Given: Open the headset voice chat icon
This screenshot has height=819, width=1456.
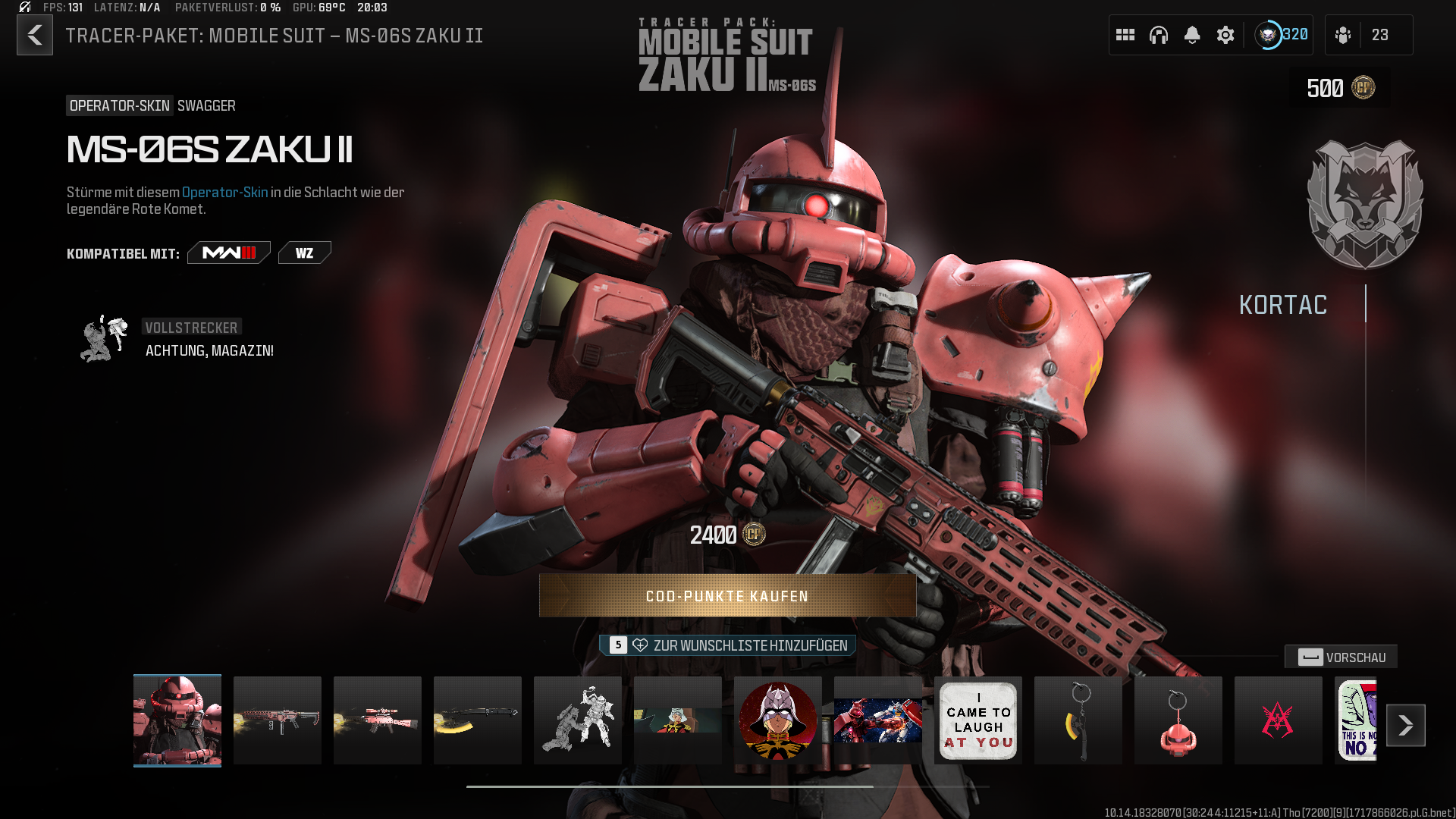Looking at the screenshot, I should 1159,35.
